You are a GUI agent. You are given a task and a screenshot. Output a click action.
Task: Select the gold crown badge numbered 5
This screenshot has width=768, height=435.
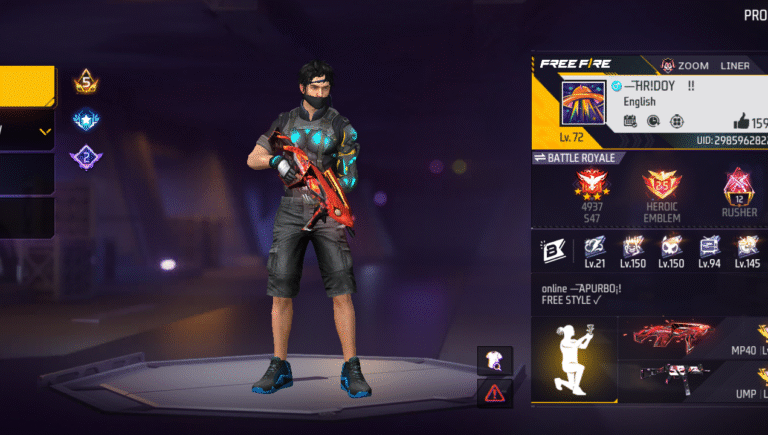click(85, 80)
